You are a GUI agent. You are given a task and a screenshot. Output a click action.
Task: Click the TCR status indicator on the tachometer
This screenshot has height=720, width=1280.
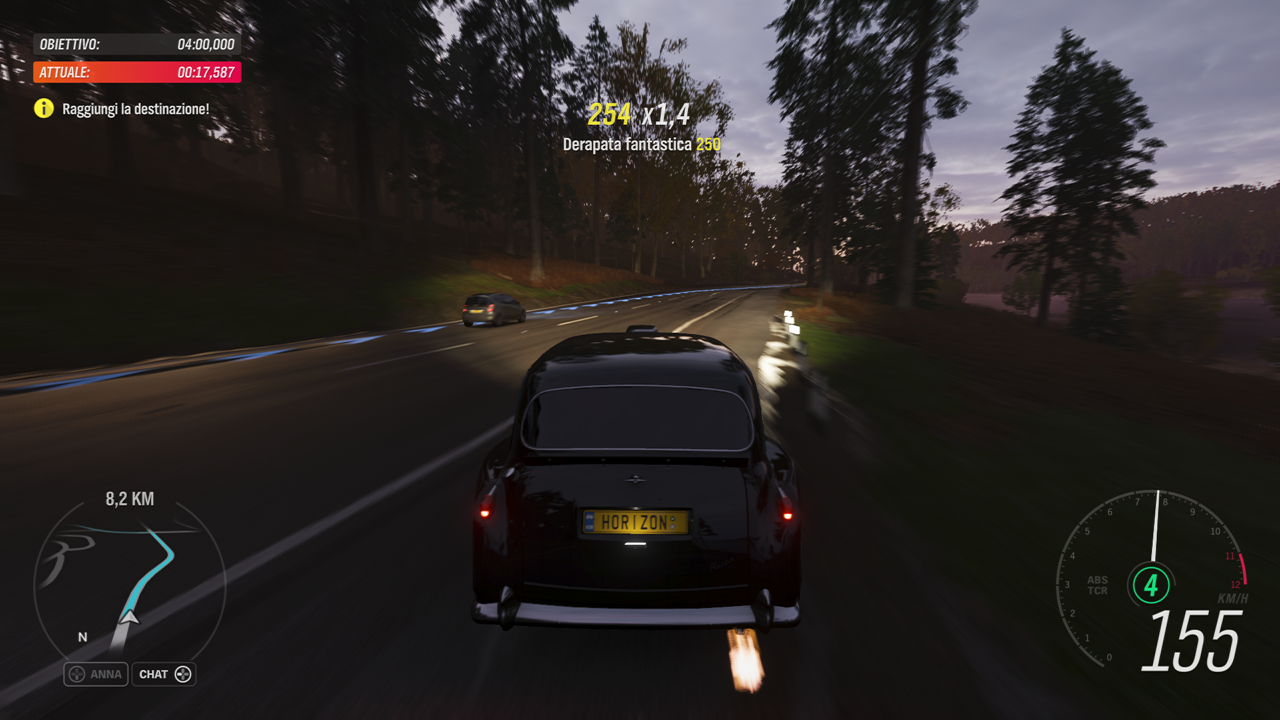[x=1096, y=590]
